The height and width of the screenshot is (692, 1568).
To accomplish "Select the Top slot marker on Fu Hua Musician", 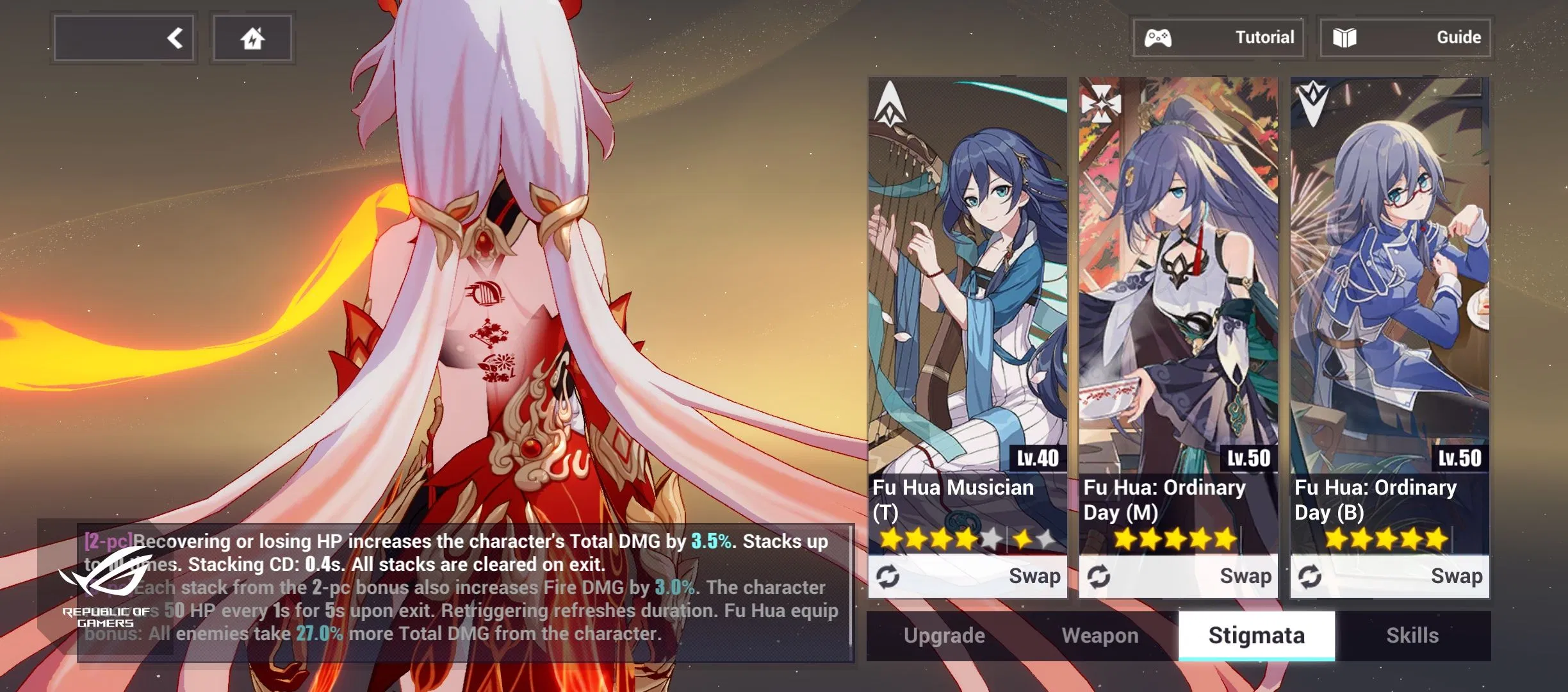I will pos(890,103).
